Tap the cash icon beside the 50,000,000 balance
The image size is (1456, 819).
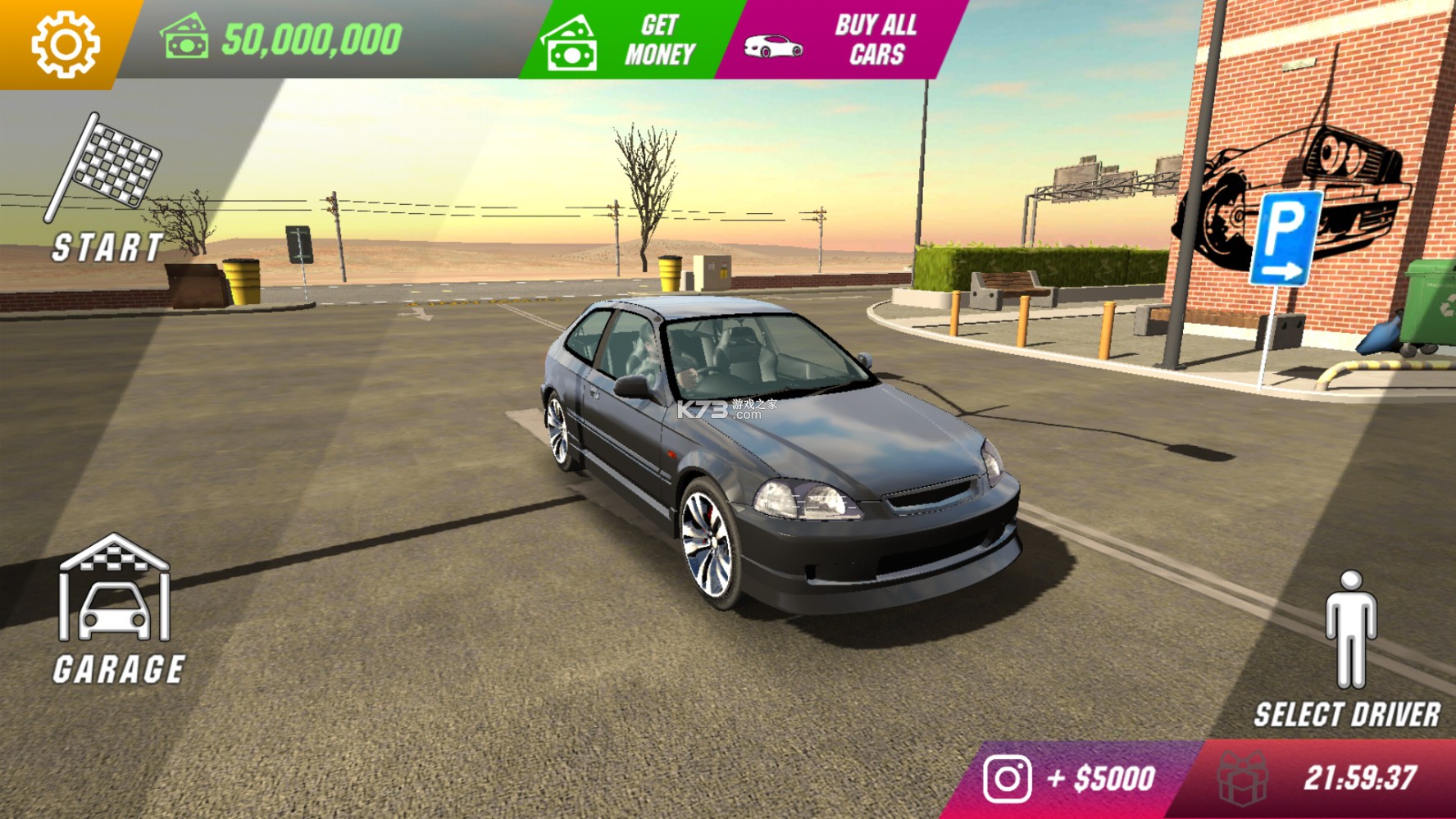(x=184, y=37)
